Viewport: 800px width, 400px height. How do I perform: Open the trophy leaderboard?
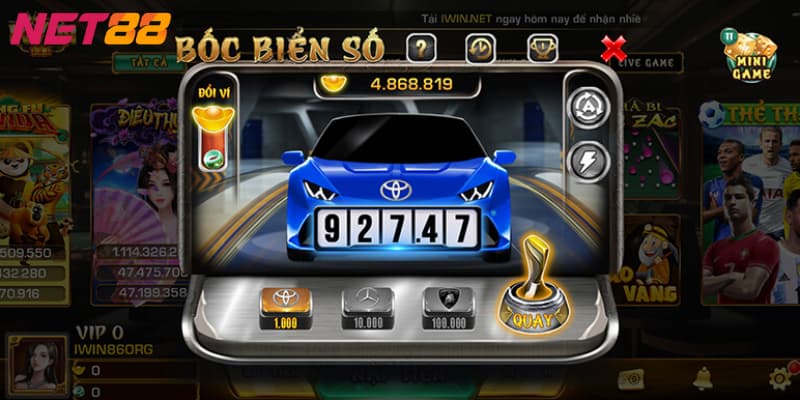541,46
